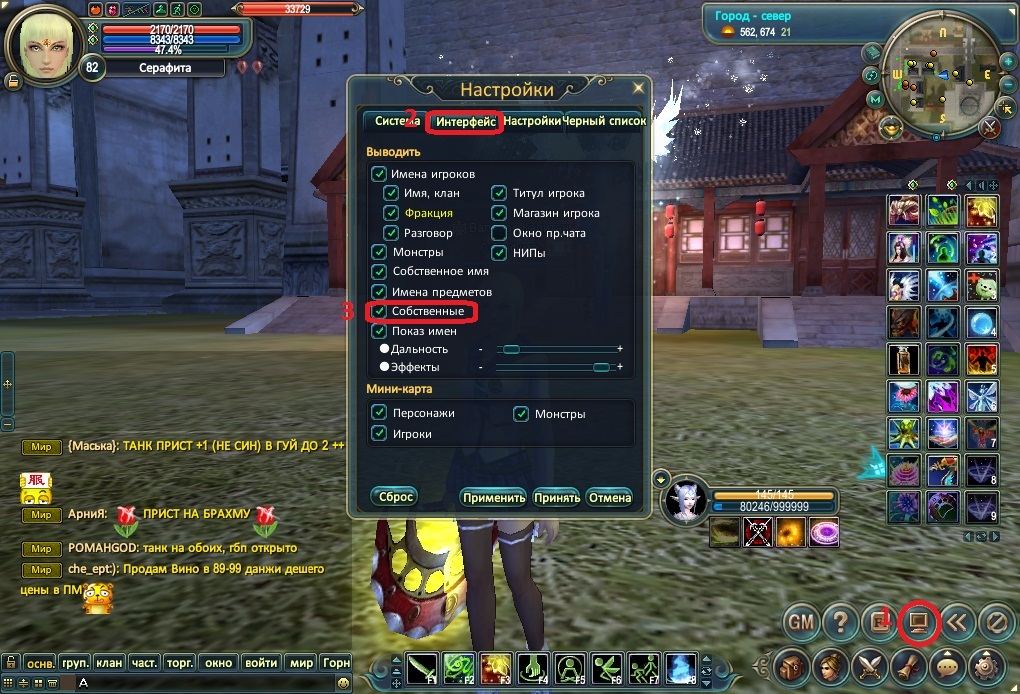Confirm settings with Принять
Image resolution: width=1020 pixels, height=694 pixels.
coord(557,497)
